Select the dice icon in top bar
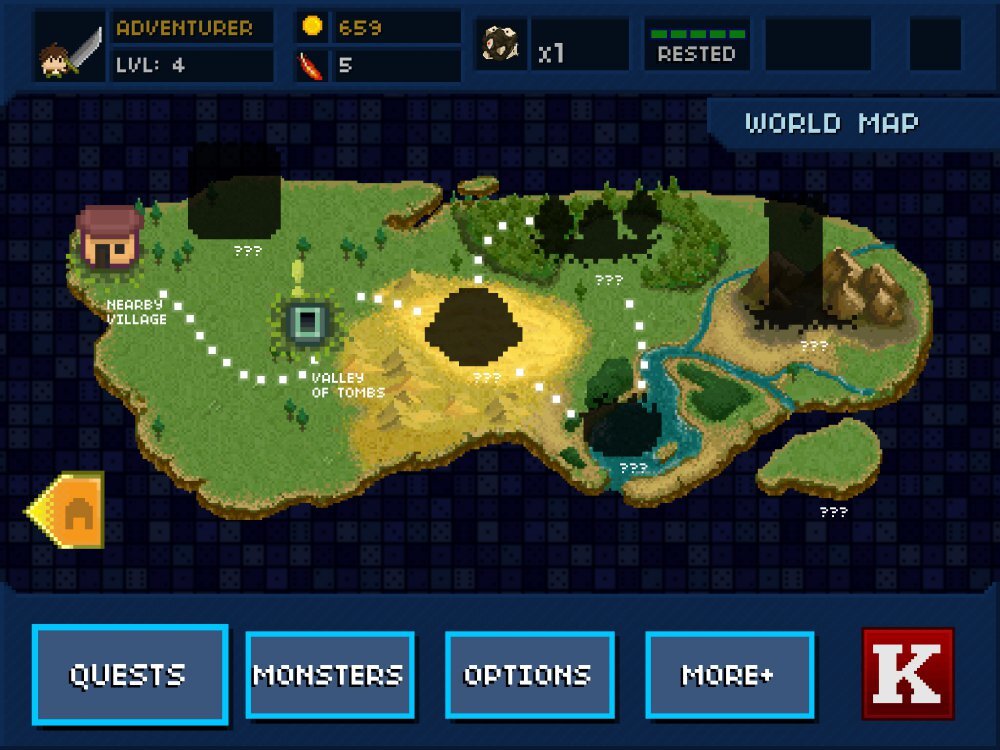 [498, 47]
